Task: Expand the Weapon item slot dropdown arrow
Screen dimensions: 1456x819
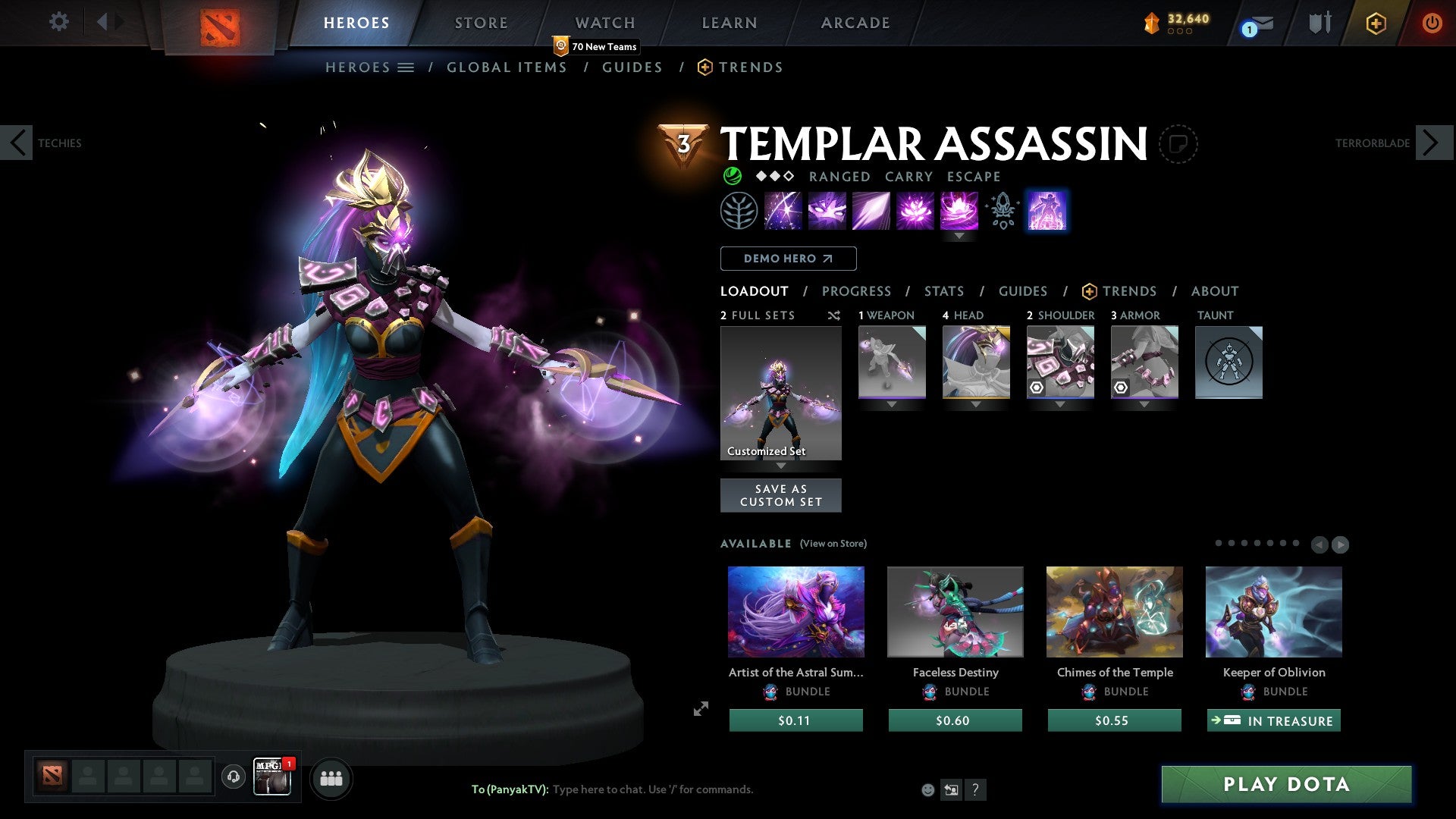Action: pos(892,404)
